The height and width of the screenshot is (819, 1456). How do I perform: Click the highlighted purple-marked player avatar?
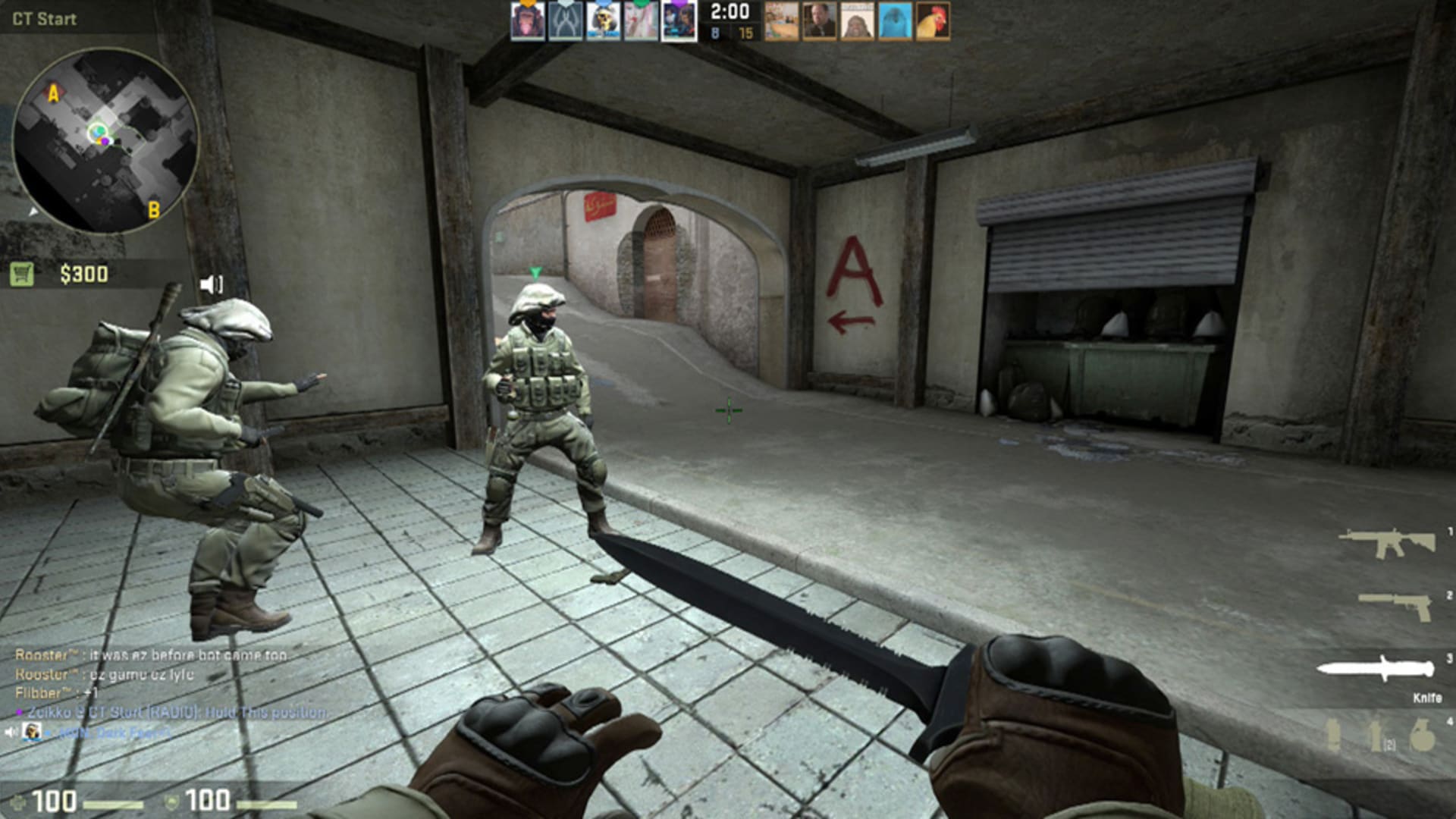[x=679, y=21]
